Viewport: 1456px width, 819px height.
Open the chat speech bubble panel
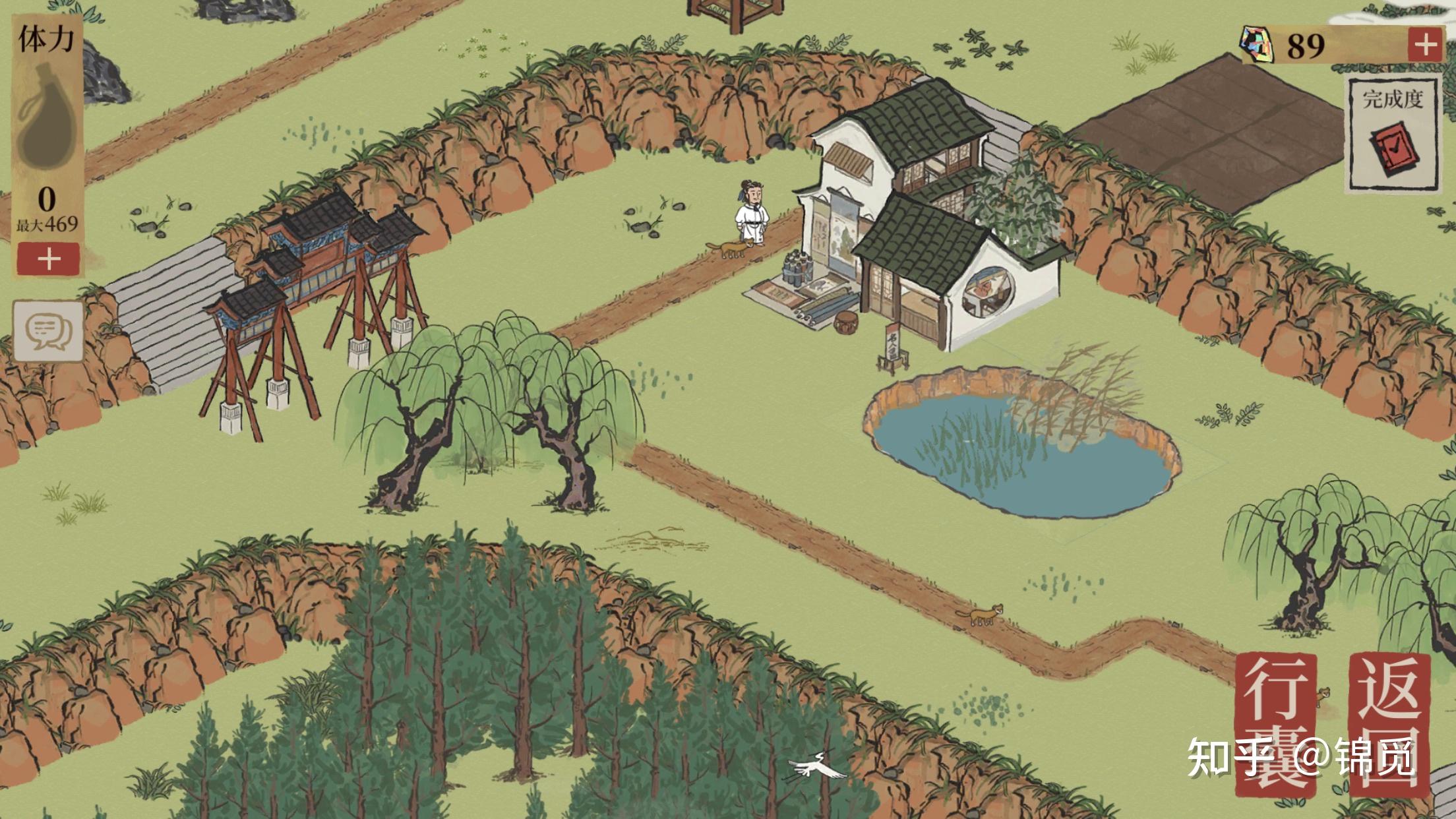(49, 330)
